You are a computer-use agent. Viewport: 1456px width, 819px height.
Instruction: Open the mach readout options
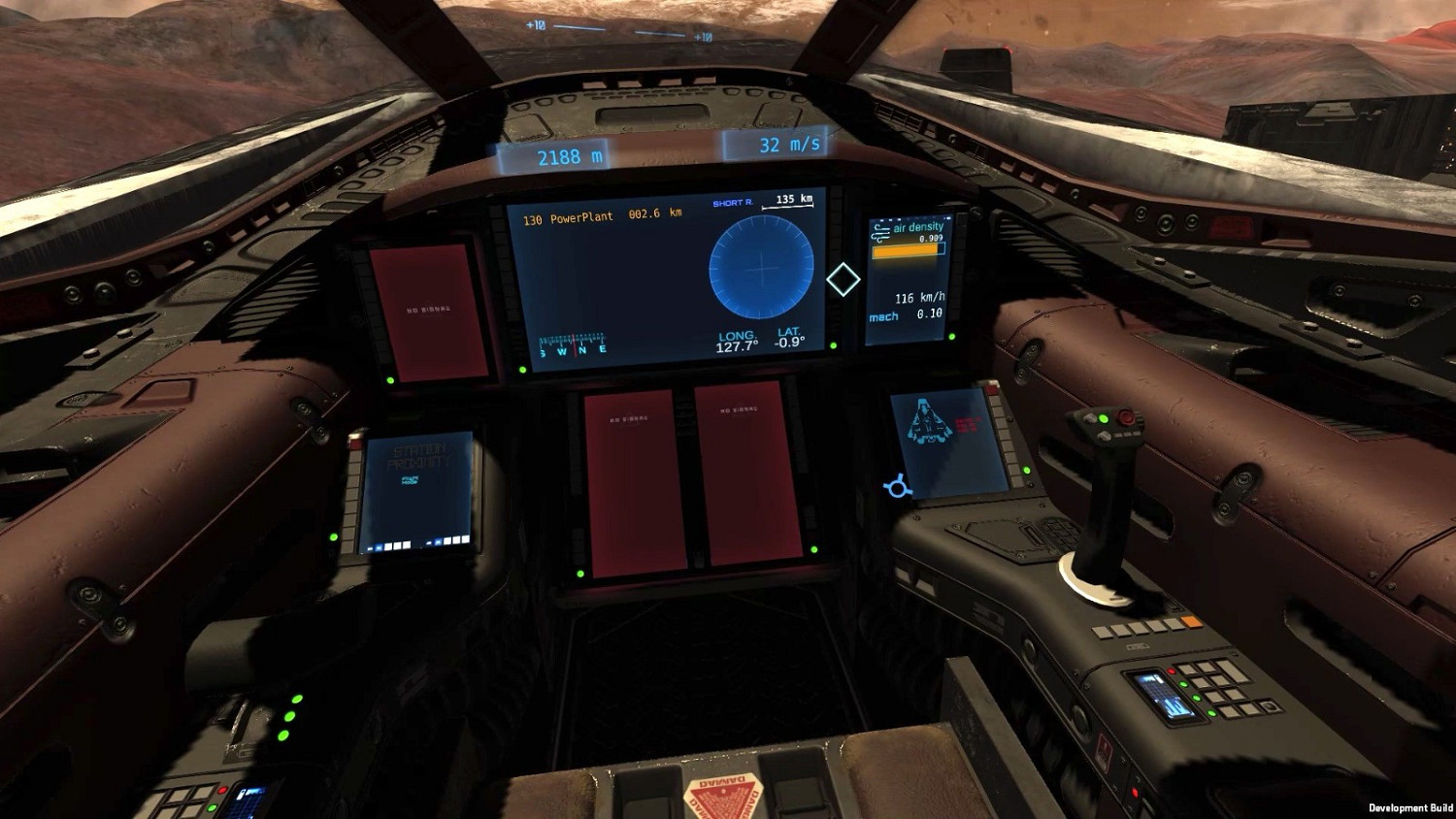point(909,314)
